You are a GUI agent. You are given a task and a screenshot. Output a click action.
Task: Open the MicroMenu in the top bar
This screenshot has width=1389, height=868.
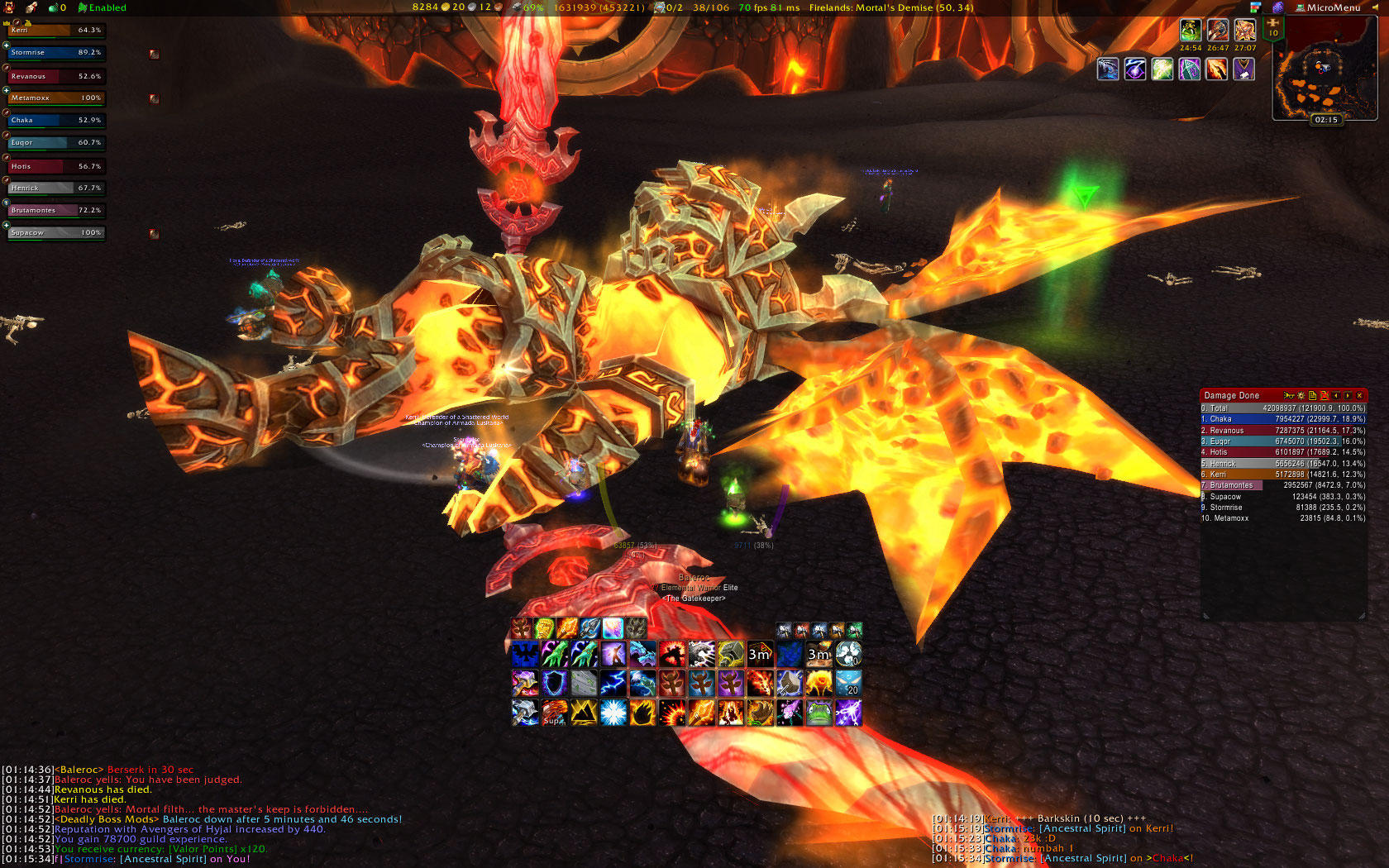1332,7
